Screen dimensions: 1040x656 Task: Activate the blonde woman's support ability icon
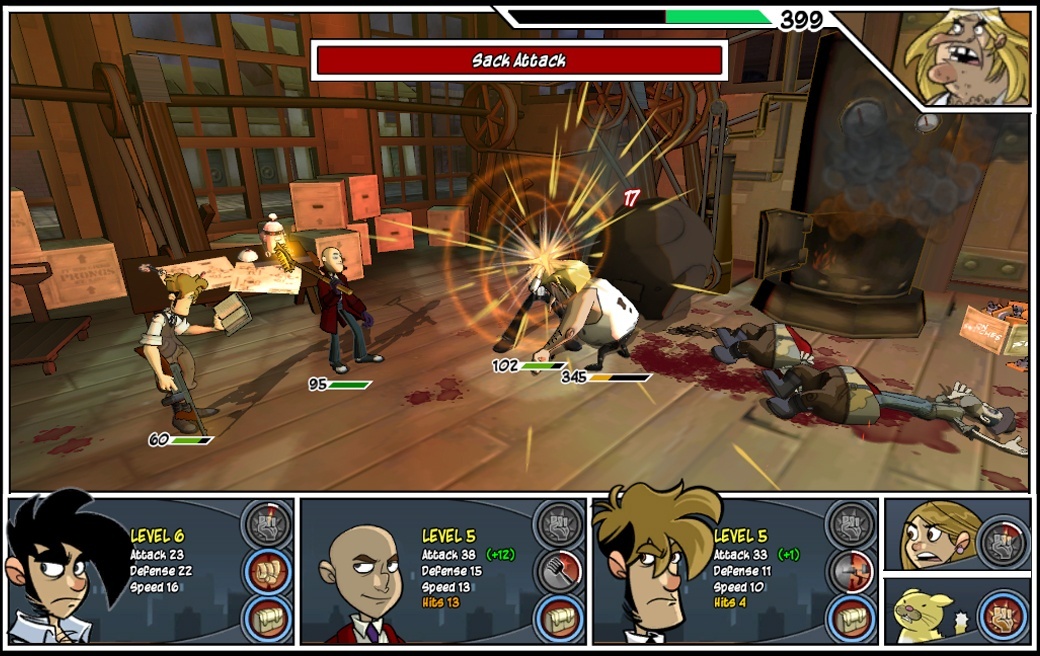click(1002, 539)
